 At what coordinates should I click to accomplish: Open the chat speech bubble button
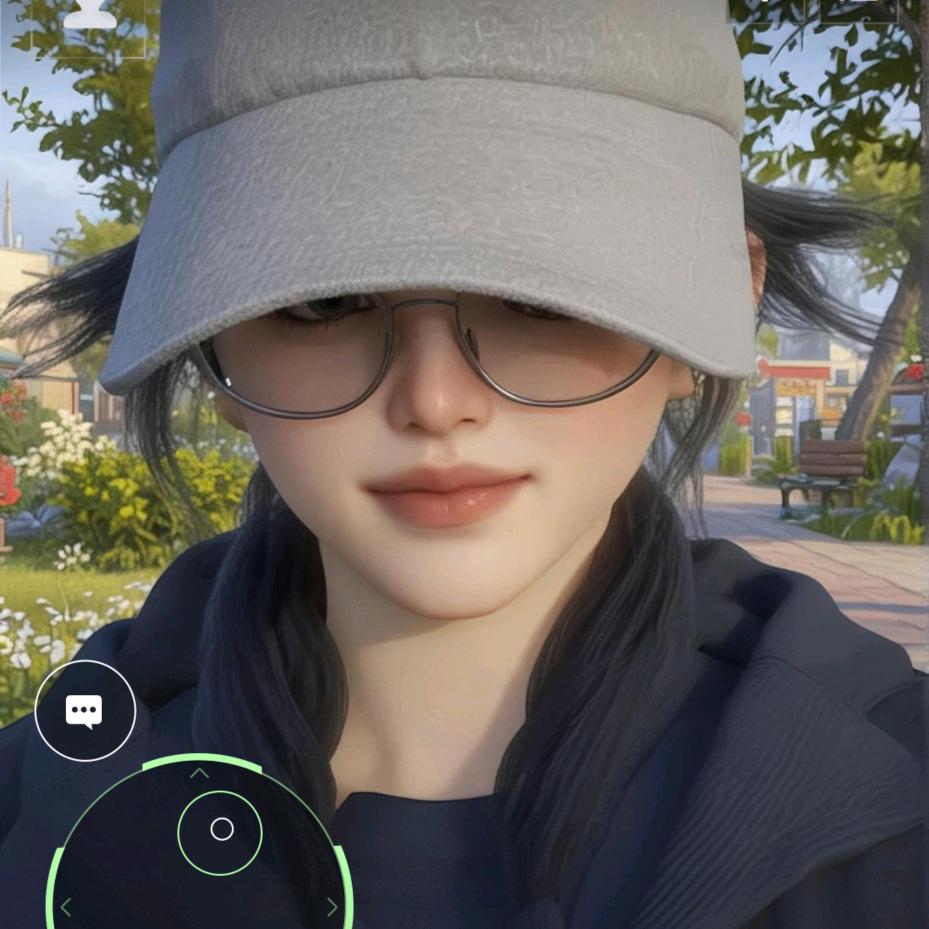click(85, 711)
